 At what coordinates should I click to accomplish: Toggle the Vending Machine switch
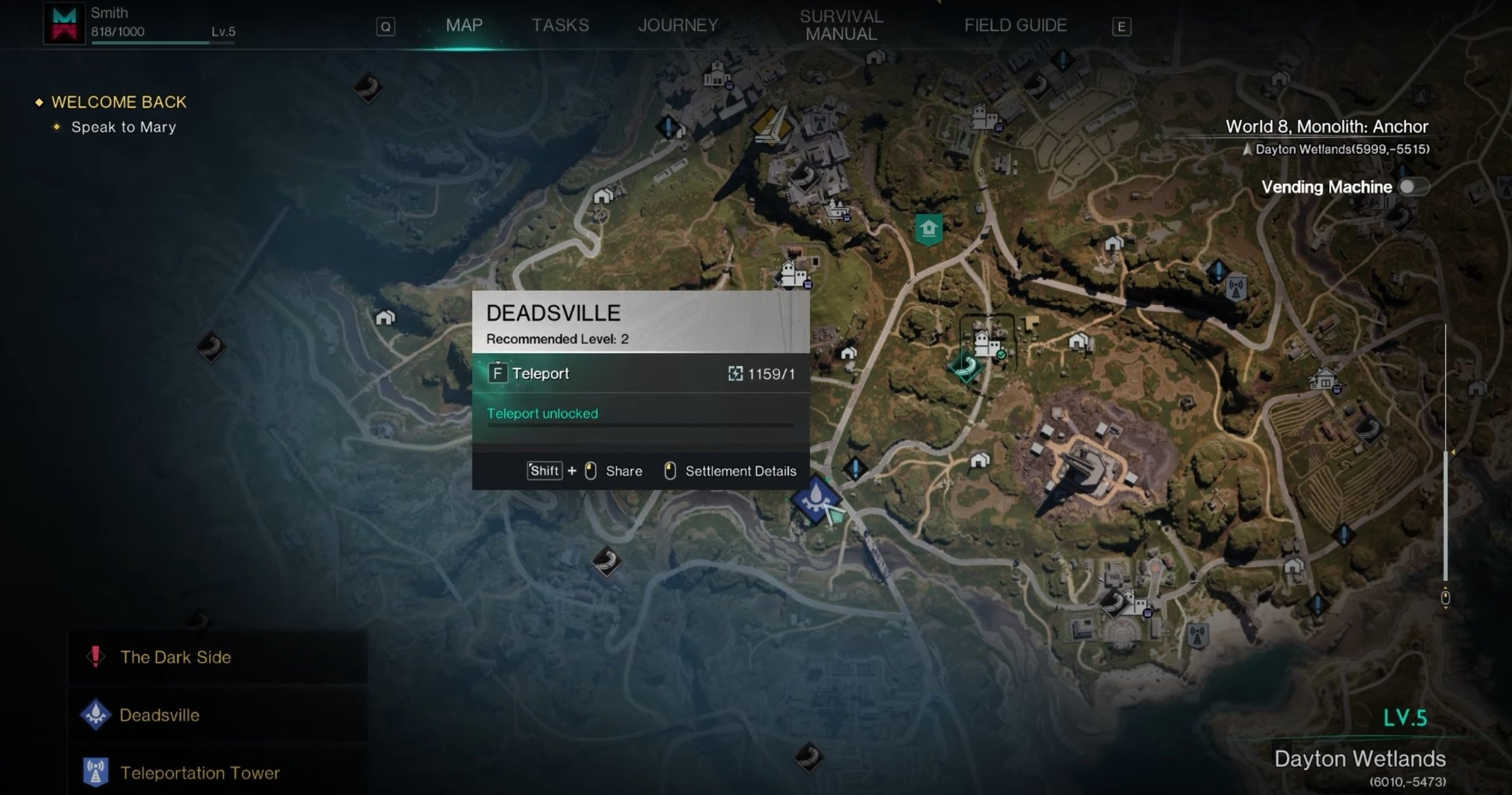coord(1412,187)
